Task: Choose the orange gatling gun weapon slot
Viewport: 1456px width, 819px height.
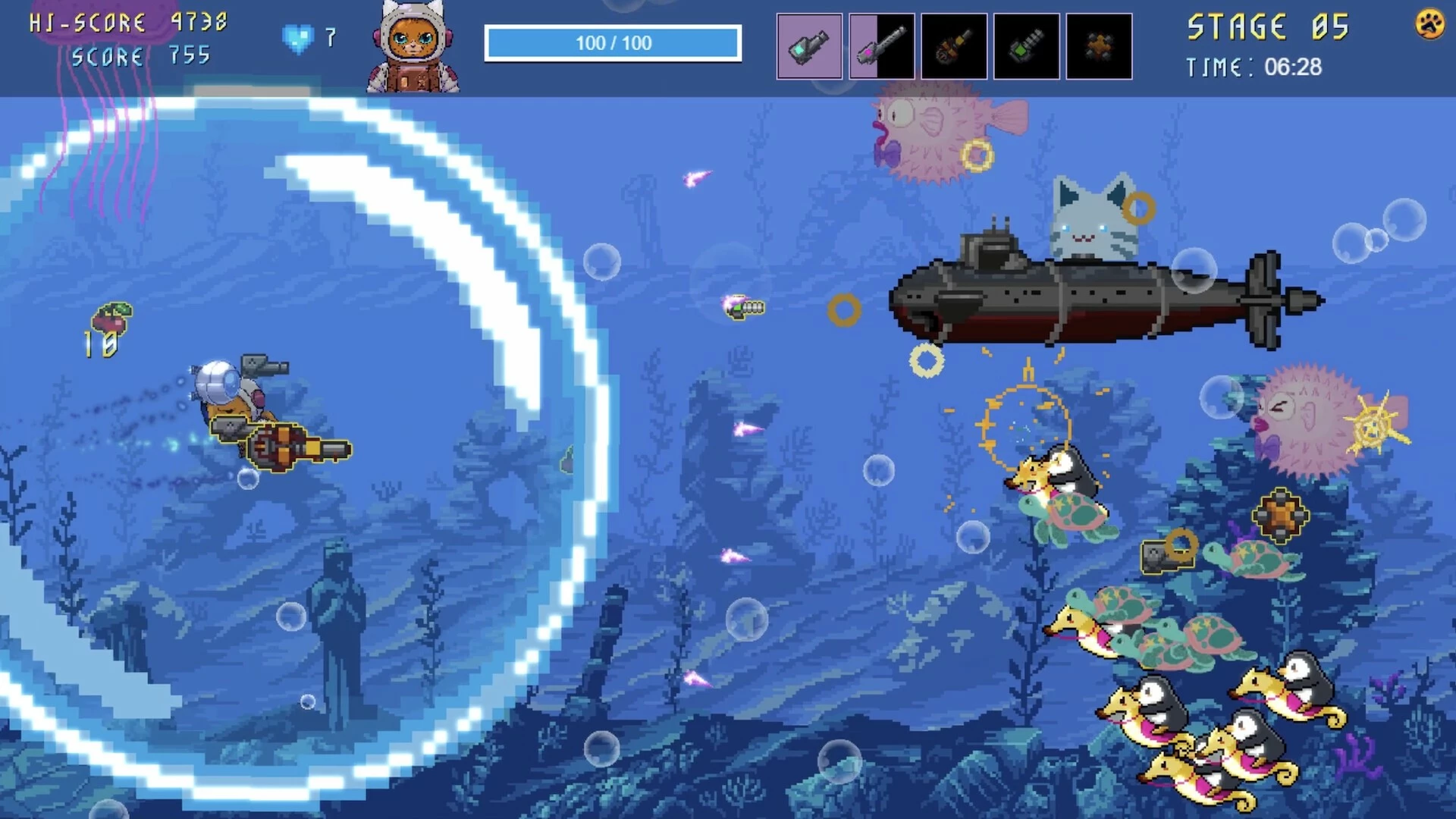Action: click(x=954, y=46)
